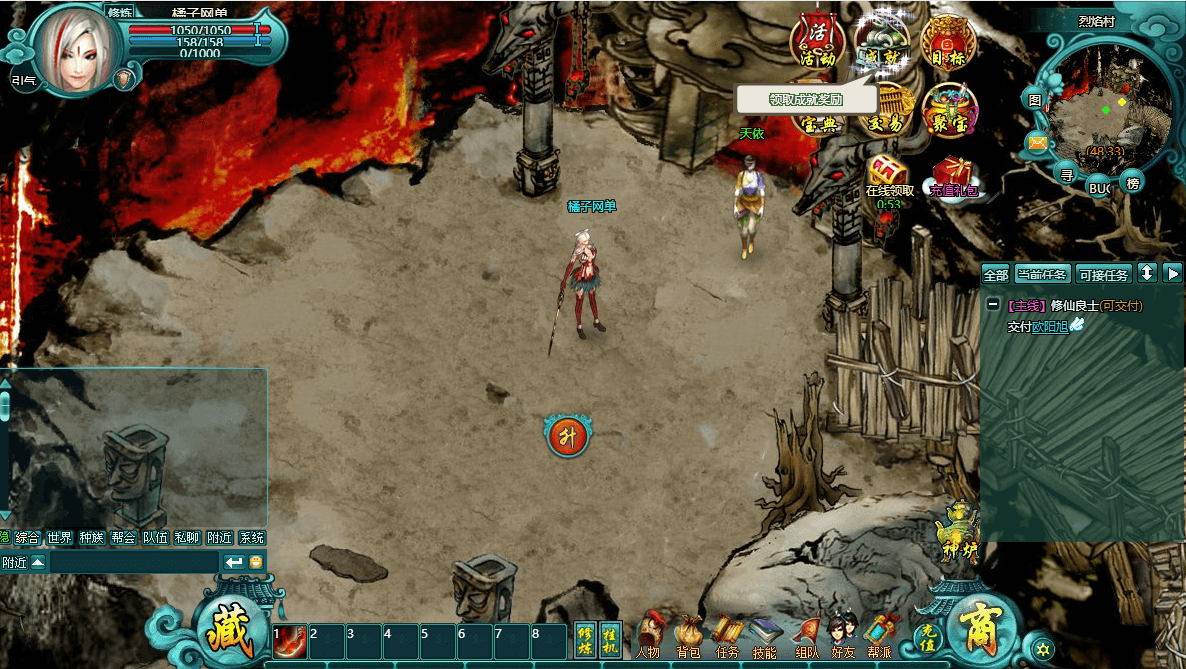
Task: Click the chat text input field
Action: 135,562
